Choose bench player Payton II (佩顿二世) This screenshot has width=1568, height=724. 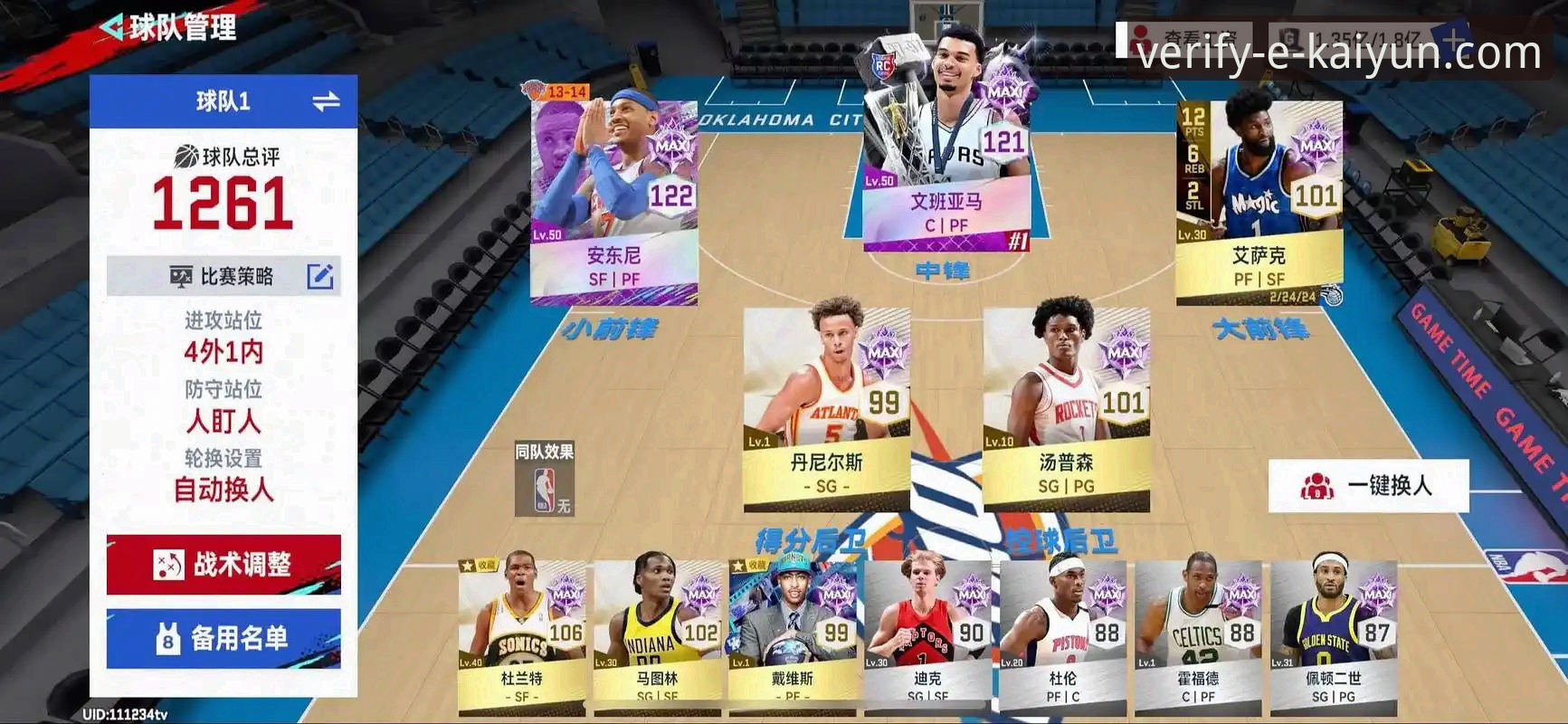point(1334,633)
